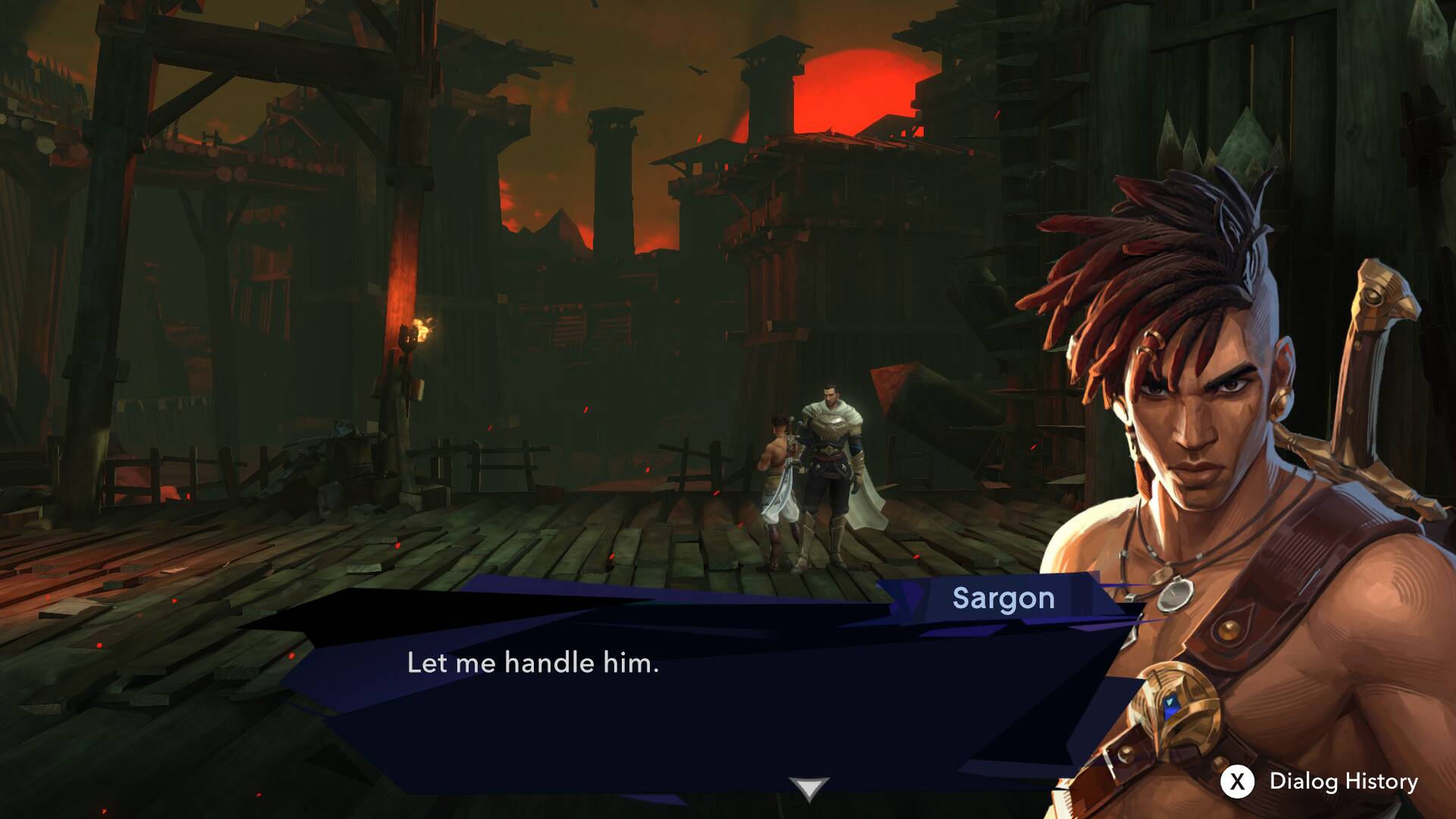Open the Dialog History log
Viewport: 1456px width, 819px height.
(1319, 781)
